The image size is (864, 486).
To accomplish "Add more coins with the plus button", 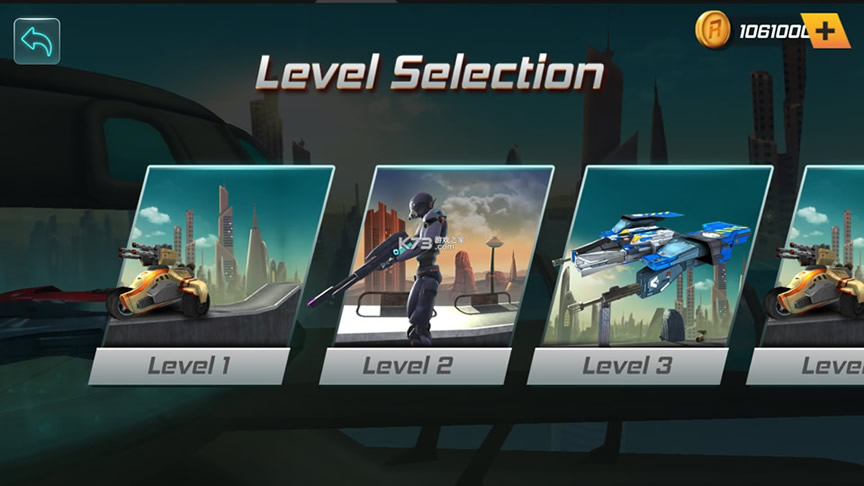I will click(825, 31).
